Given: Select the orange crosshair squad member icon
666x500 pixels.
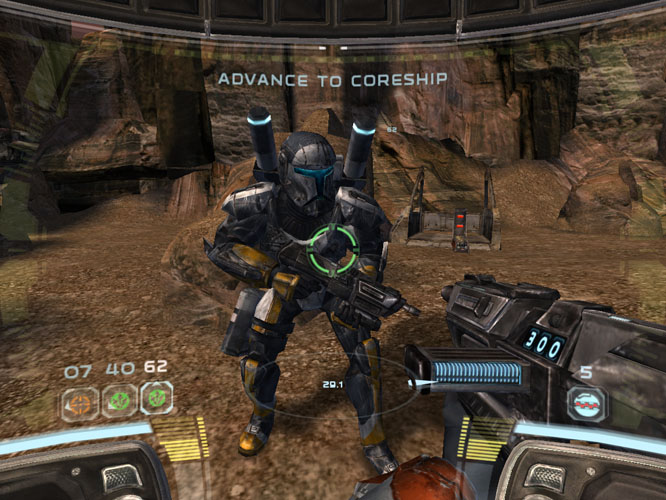Looking at the screenshot, I should 79,402.
